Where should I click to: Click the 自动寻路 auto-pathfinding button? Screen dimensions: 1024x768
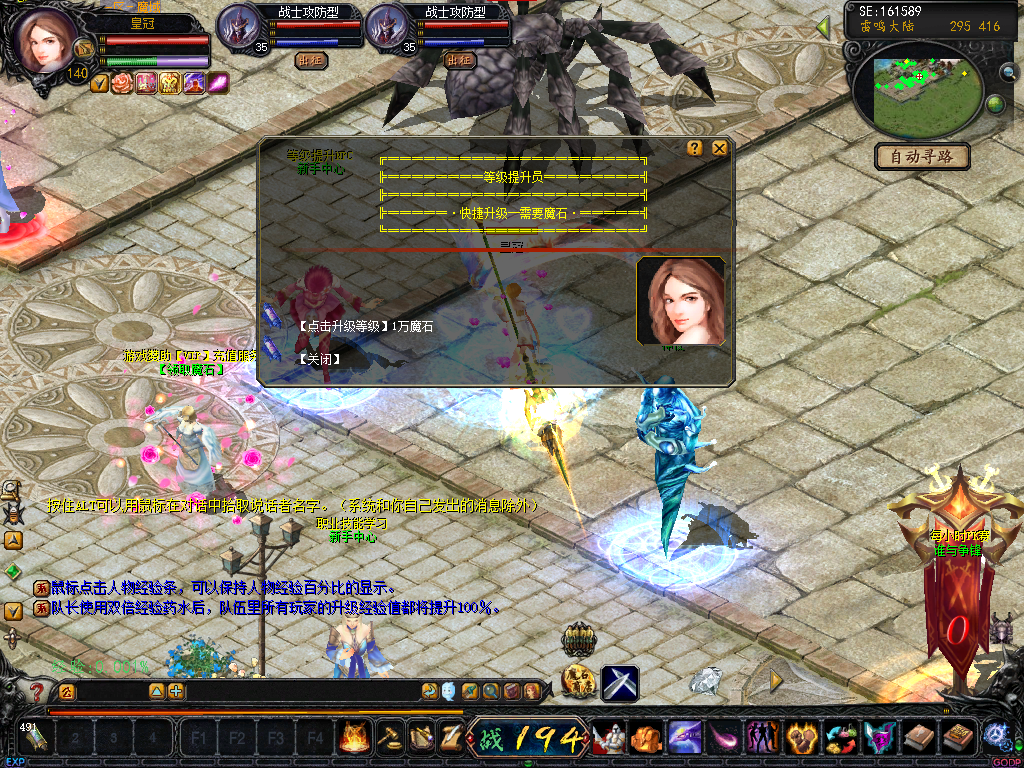pyautogui.click(x=922, y=156)
